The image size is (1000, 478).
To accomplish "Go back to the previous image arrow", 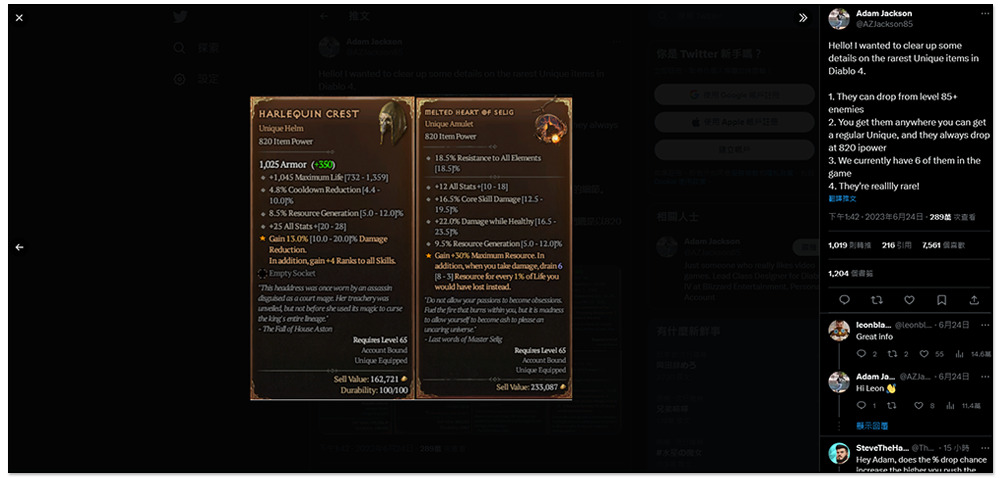I will [20, 247].
